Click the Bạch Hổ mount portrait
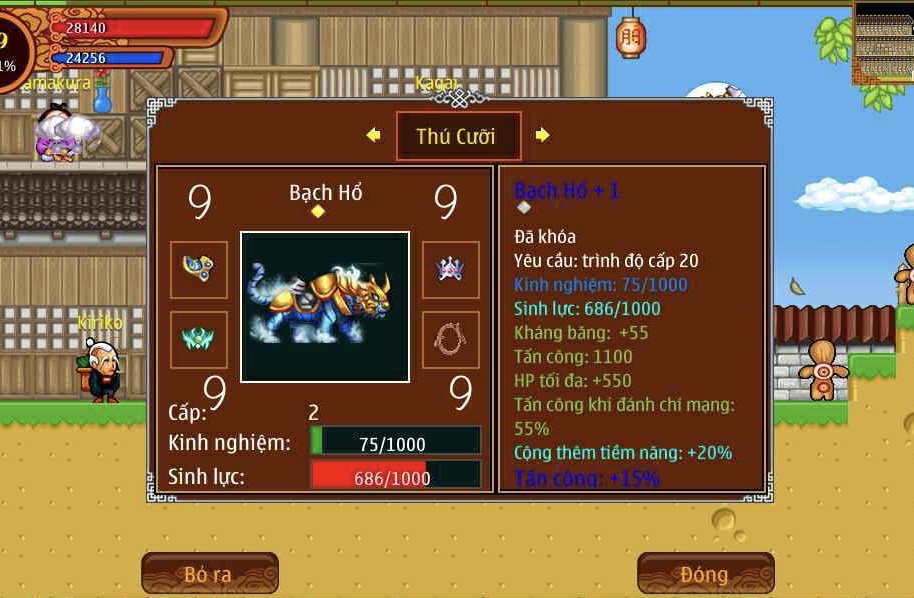The image size is (914, 598). 325,306
